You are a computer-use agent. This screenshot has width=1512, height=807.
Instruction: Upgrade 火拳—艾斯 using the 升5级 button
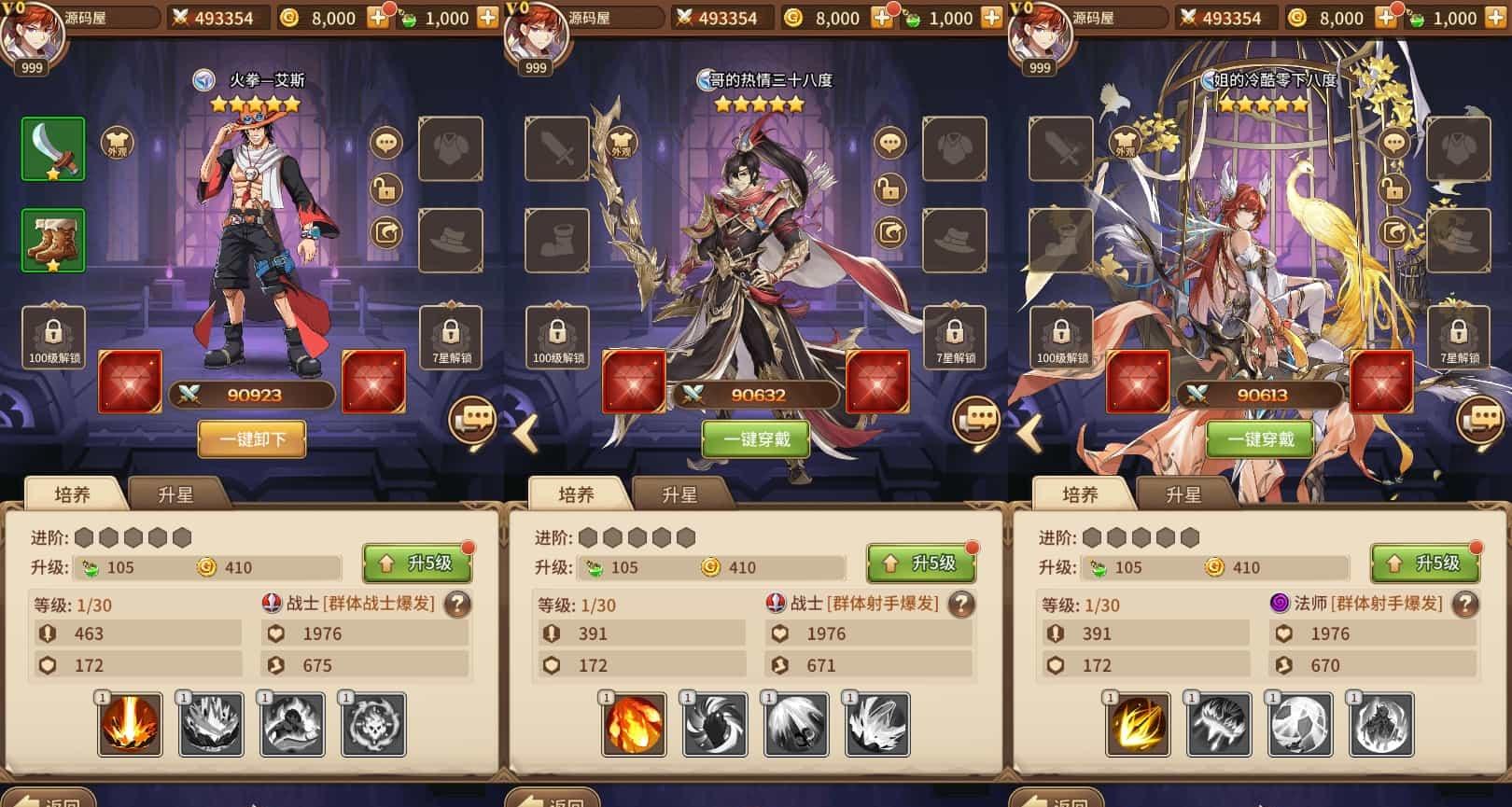pyautogui.click(x=417, y=564)
